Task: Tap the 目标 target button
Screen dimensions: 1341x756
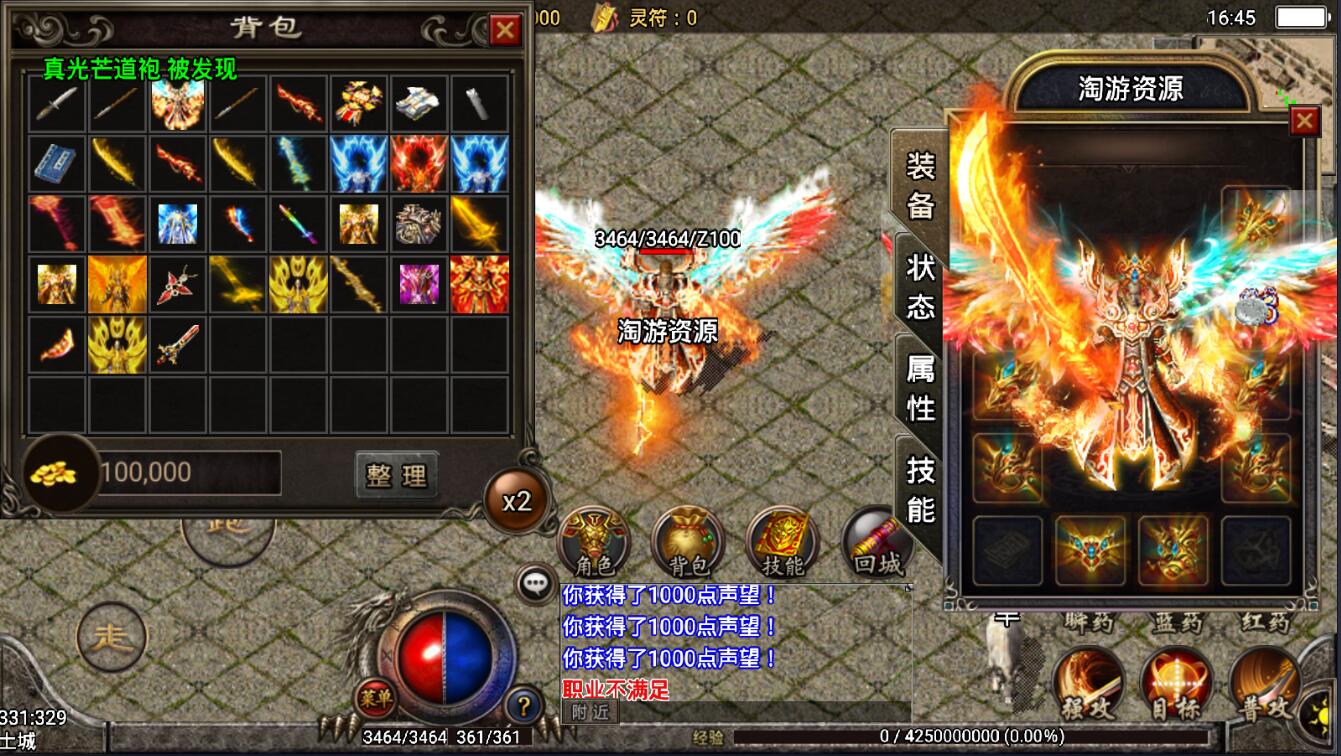Action: (1176, 685)
